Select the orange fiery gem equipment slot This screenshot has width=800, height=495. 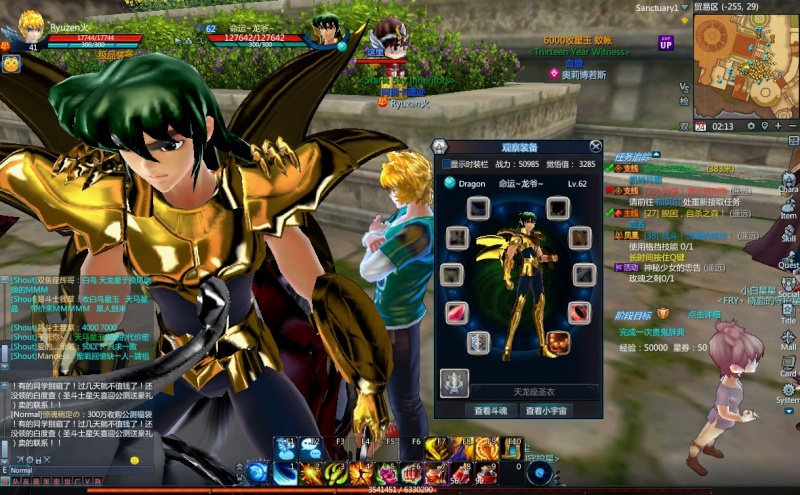tap(558, 343)
